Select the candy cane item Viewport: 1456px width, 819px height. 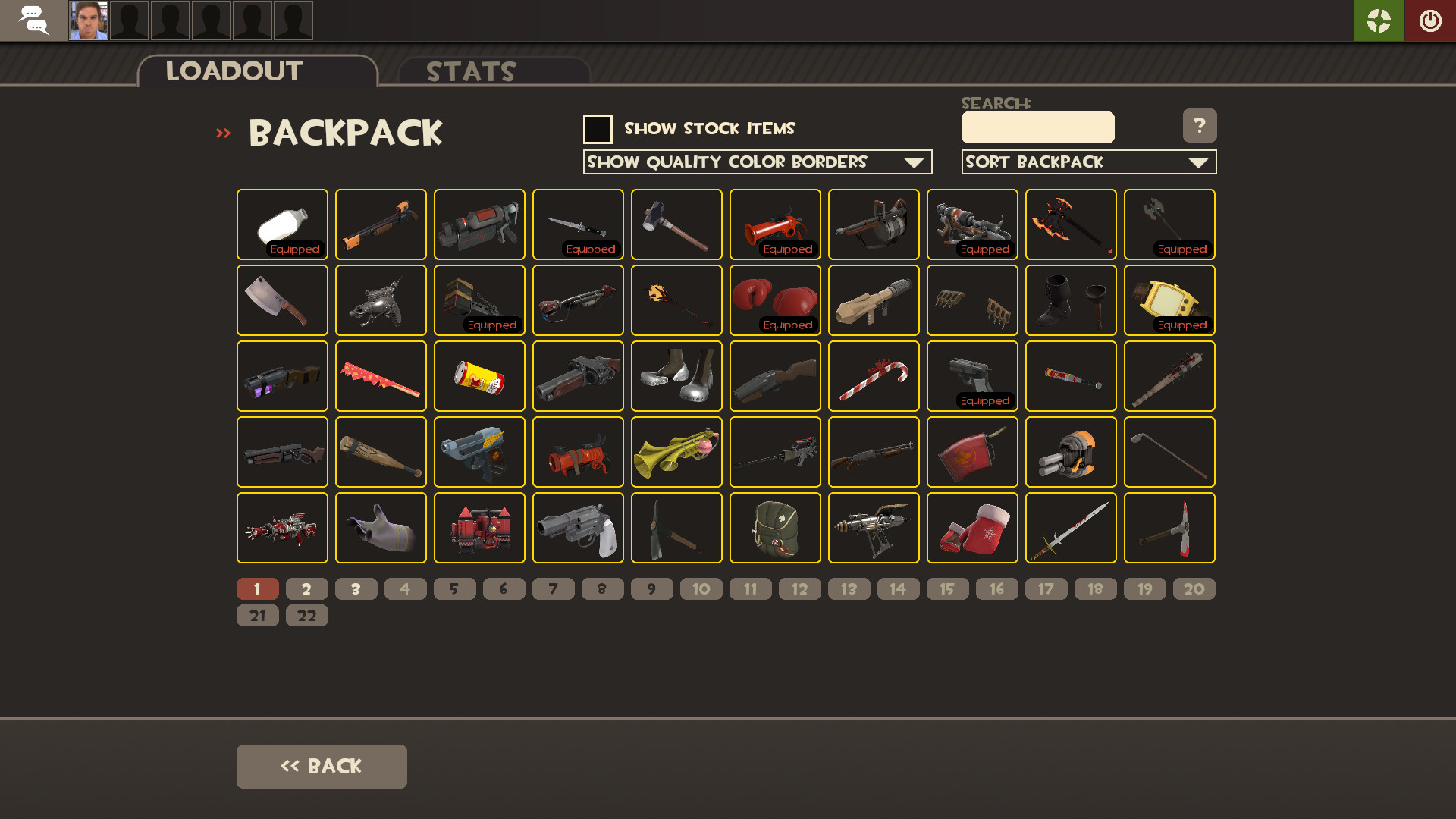tap(874, 376)
